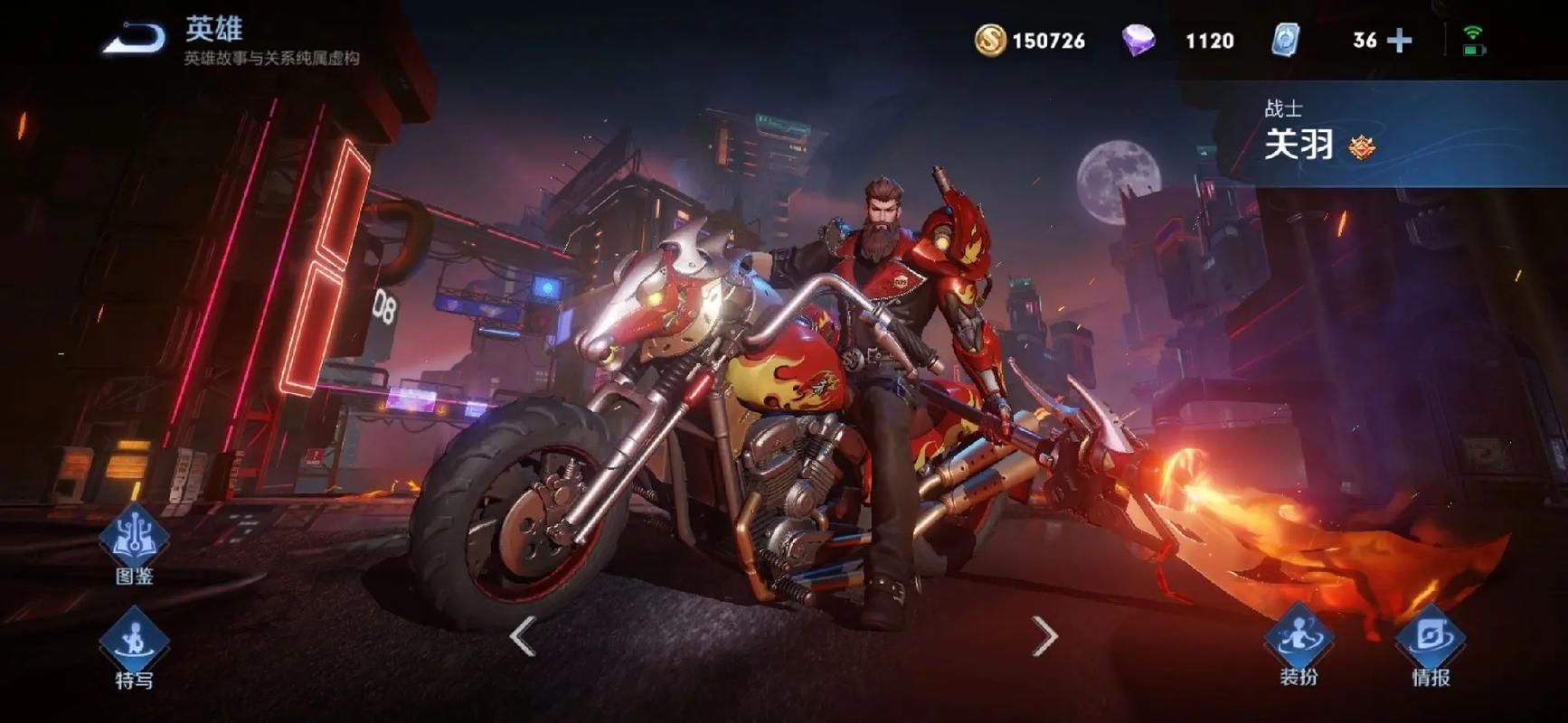The height and width of the screenshot is (723, 1568).
Task: Click the blue ticket currency icon
Action: 1285,41
